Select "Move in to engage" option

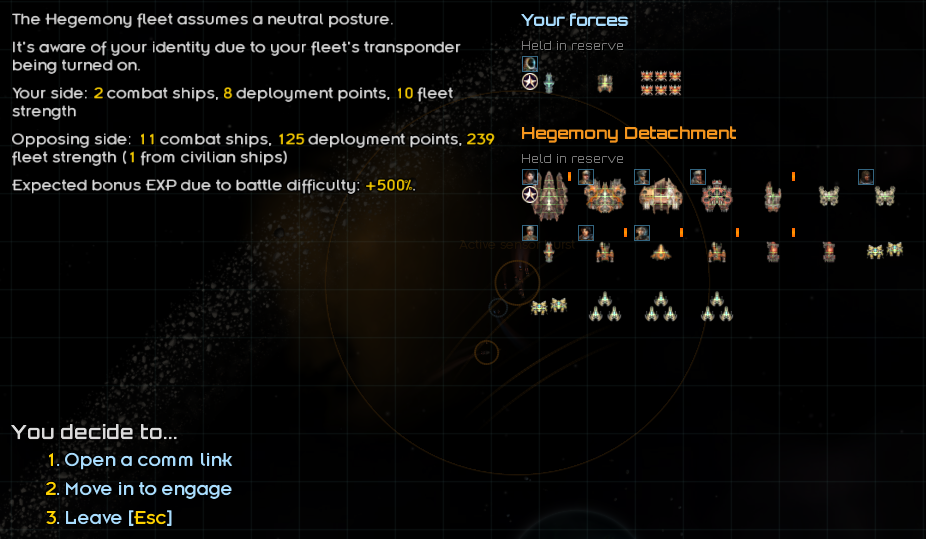pos(148,489)
